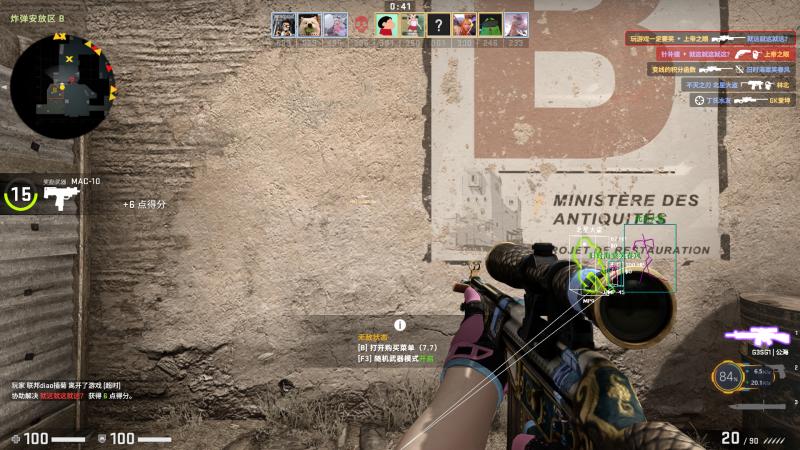Image resolution: width=800 pixels, height=450 pixels.
Task: Click the cartoon boy avatar on green
Action: [387, 24]
